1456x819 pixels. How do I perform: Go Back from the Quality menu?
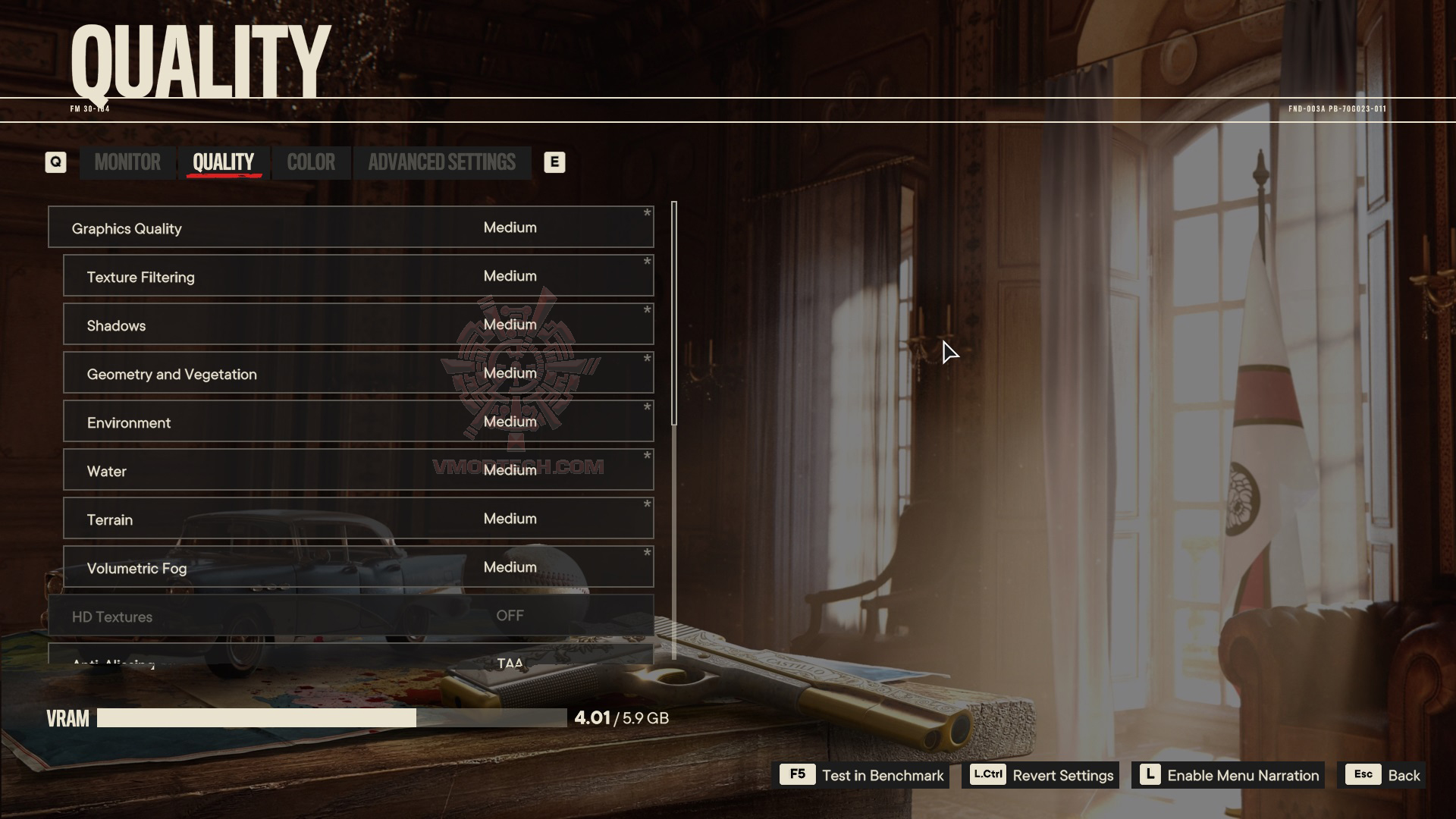point(1382,775)
